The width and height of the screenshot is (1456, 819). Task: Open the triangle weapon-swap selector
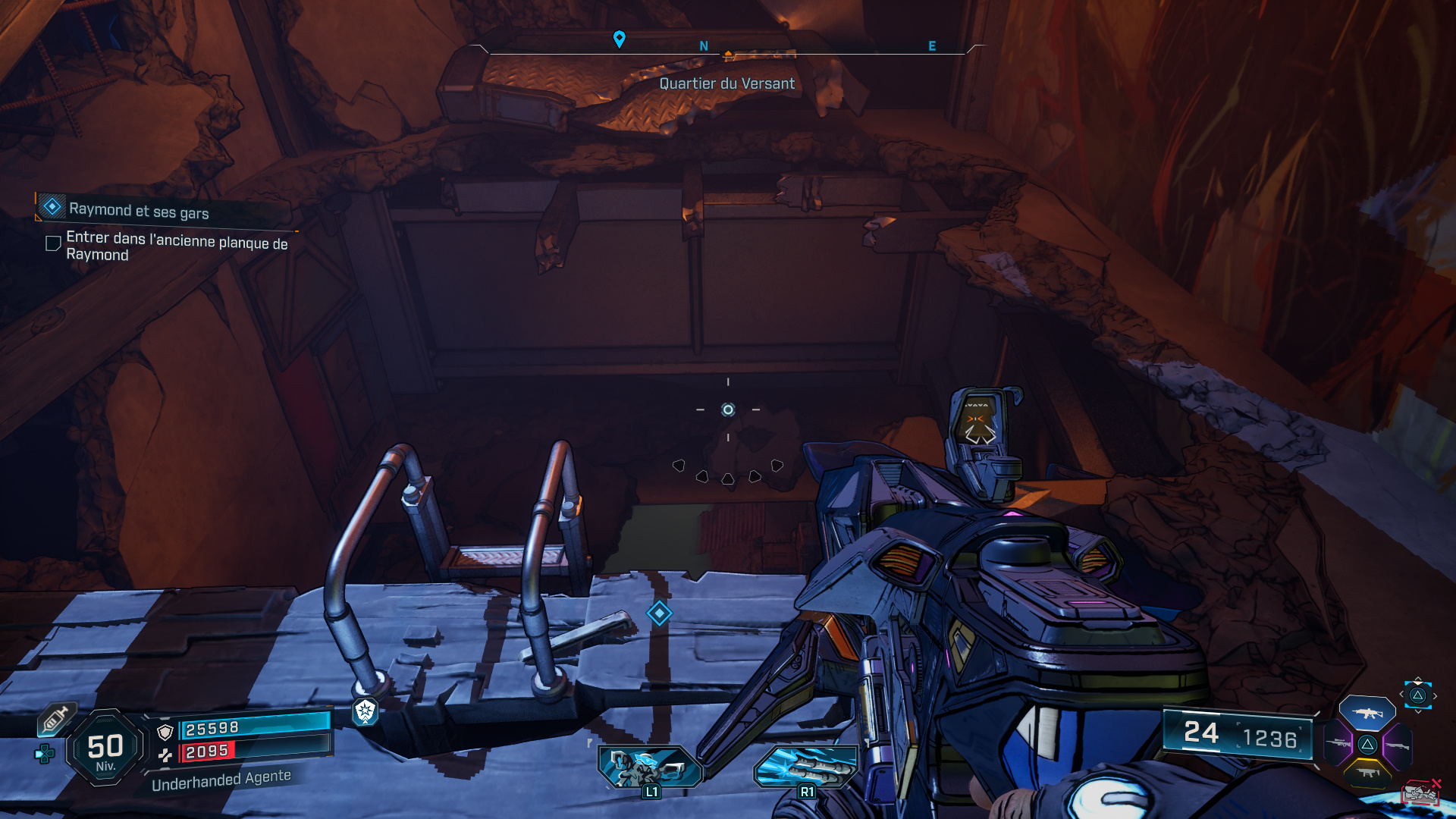(1417, 695)
